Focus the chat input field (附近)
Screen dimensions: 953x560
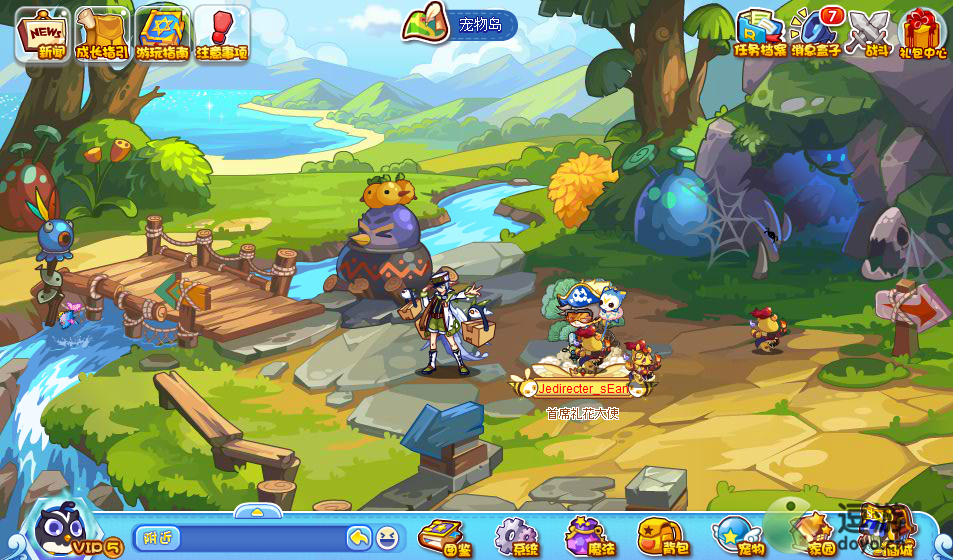pyautogui.click(x=240, y=537)
